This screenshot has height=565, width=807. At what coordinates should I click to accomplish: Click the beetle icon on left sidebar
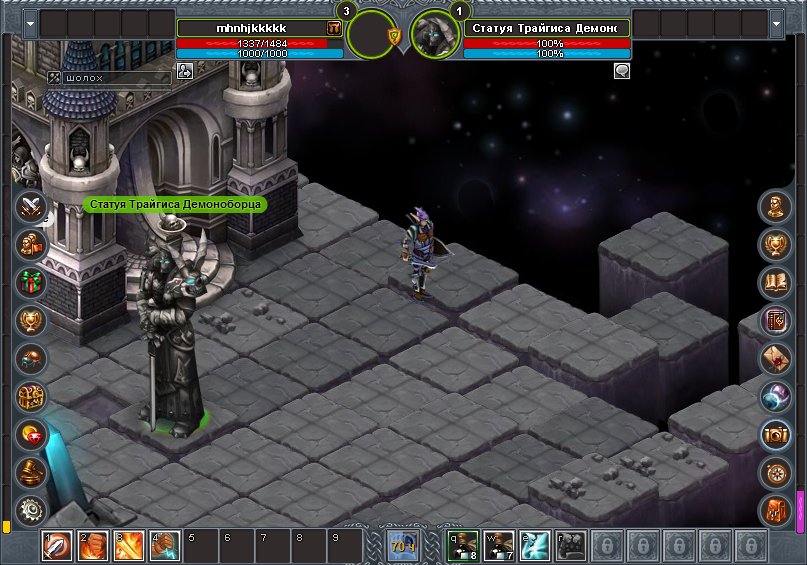pyautogui.click(x=32, y=358)
